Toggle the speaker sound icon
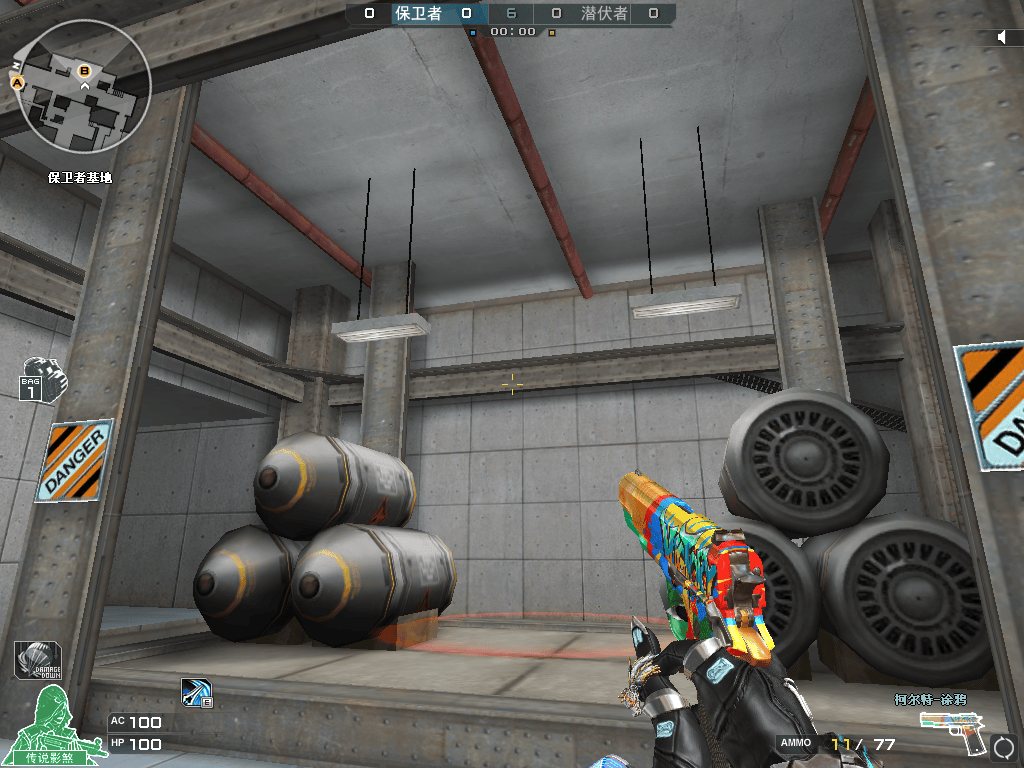 coord(1002,37)
